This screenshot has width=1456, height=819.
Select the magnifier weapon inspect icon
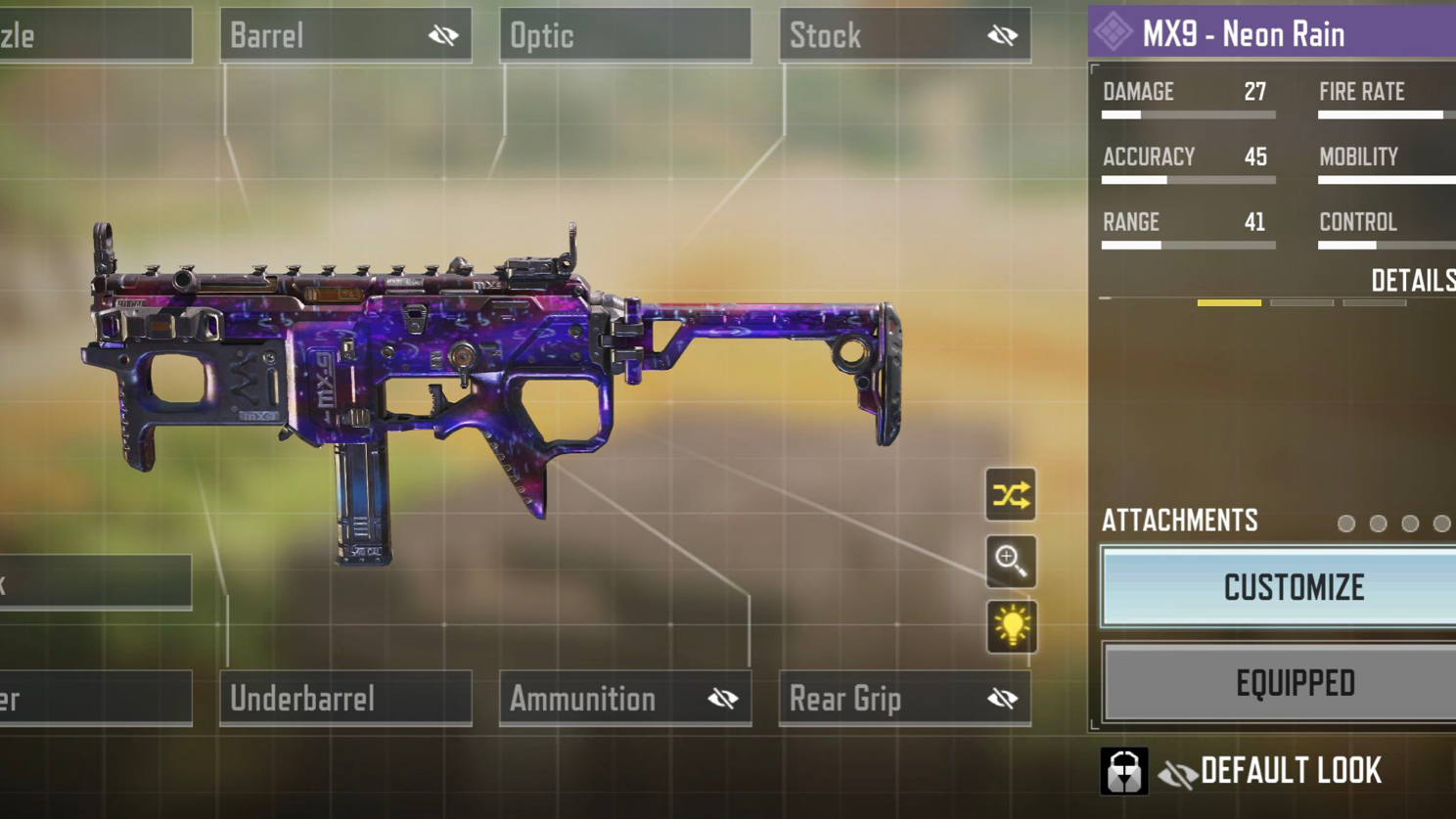pos(1011,563)
